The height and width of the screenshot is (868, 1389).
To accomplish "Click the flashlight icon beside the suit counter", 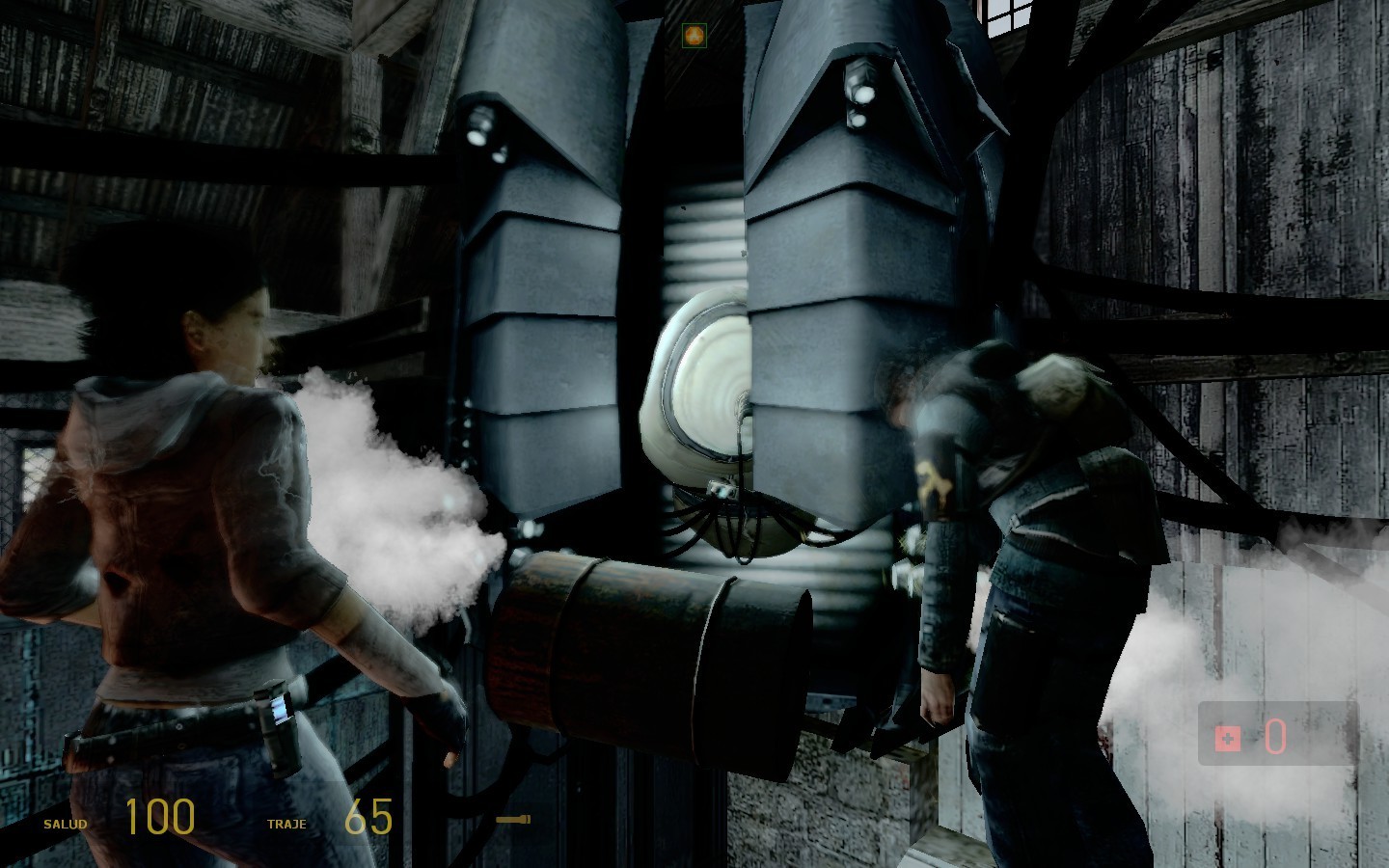I will point(512,820).
